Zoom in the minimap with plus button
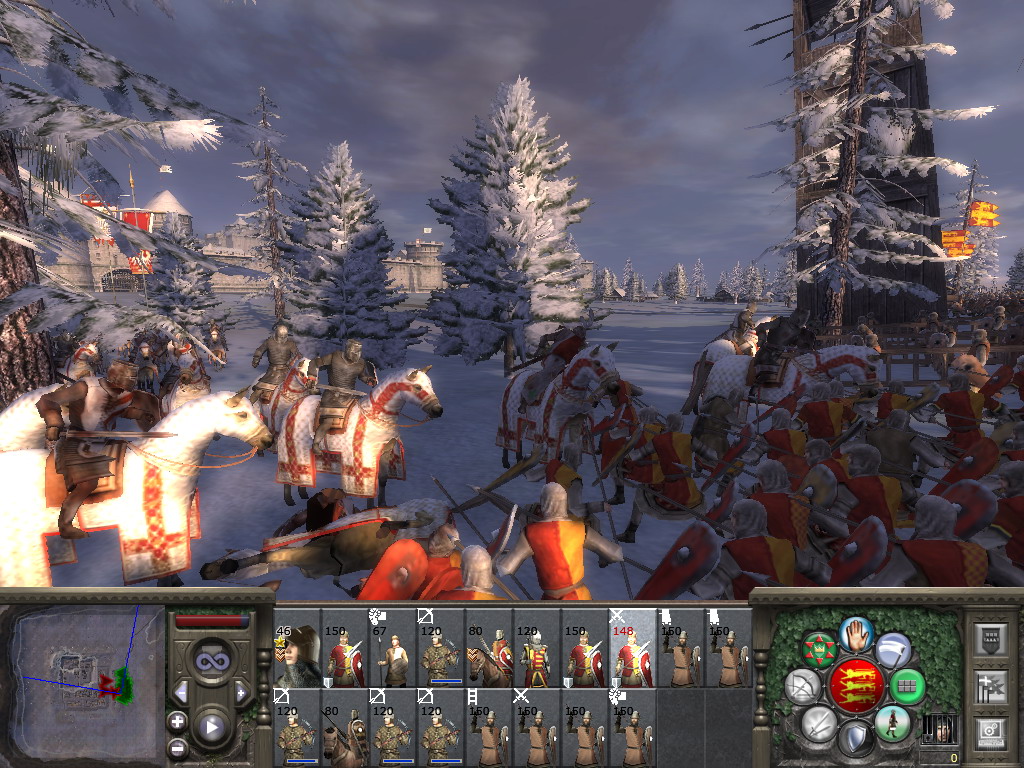Image resolution: width=1024 pixels, height=768 pixels. coord(178,721)
